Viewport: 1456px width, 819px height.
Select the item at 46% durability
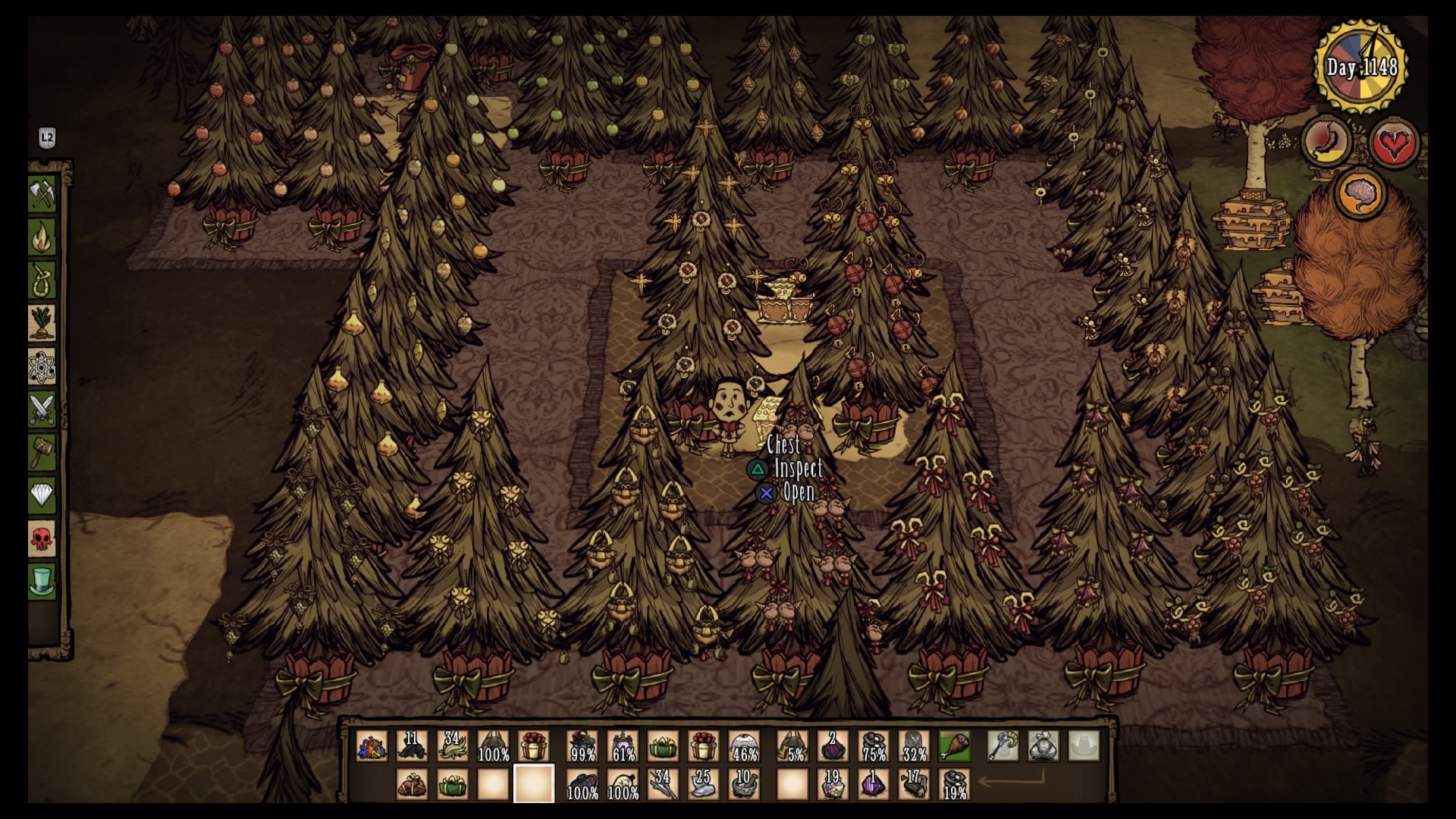(x=744, y=746)
